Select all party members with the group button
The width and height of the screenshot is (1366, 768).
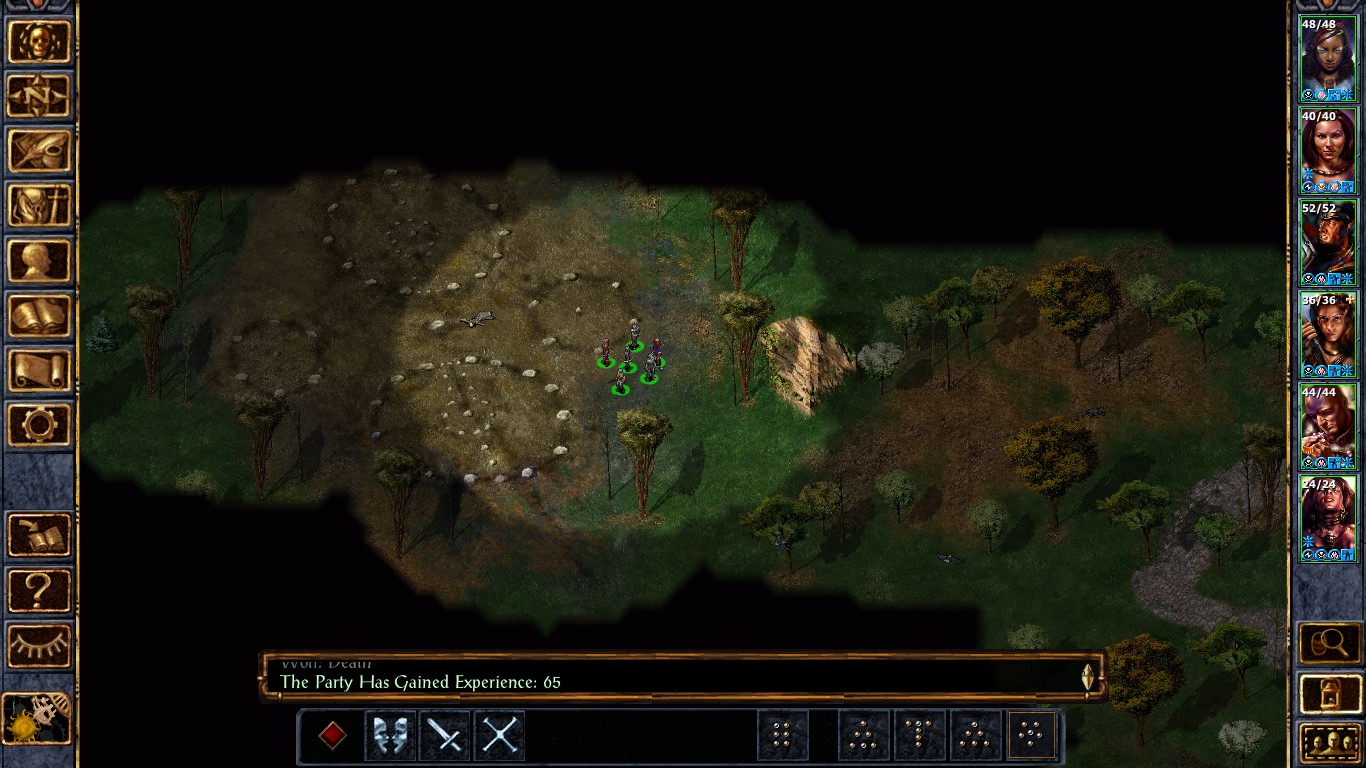click(x=1329, y=743)
